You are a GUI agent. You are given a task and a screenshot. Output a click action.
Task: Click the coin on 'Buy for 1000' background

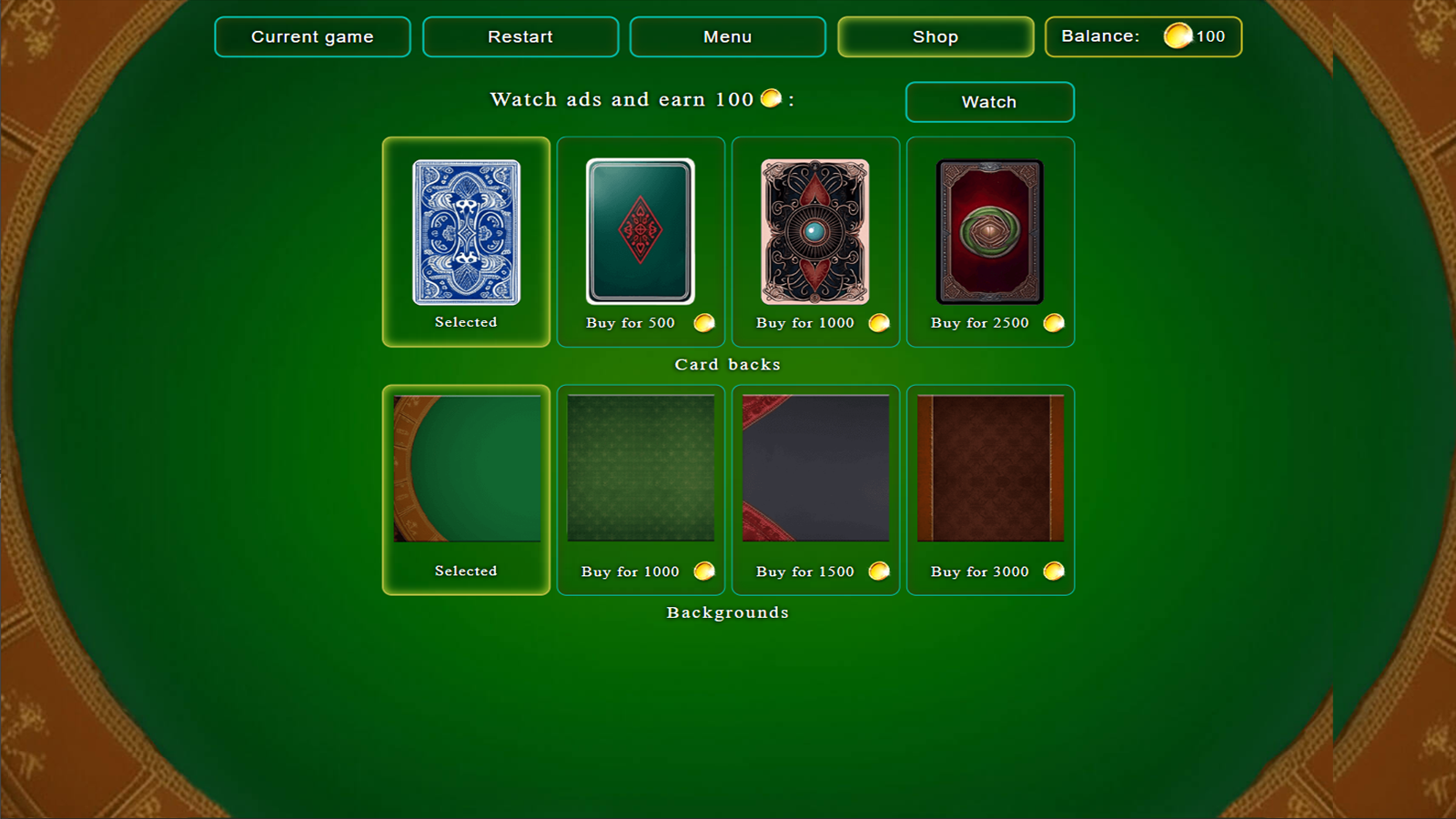(702, 571)
